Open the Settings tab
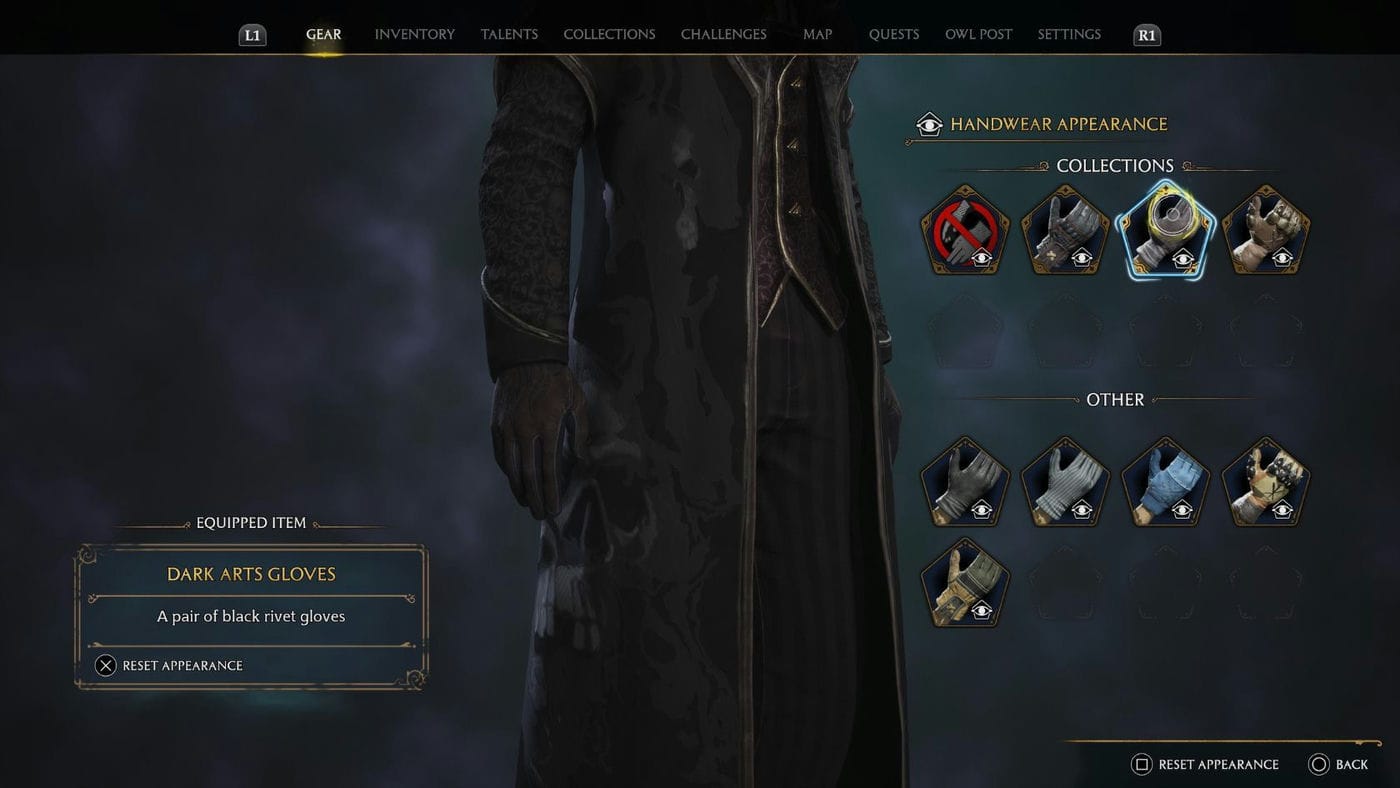This screenshot has width=1400, height=788. pyautogui.click(x=1068, y=33)
